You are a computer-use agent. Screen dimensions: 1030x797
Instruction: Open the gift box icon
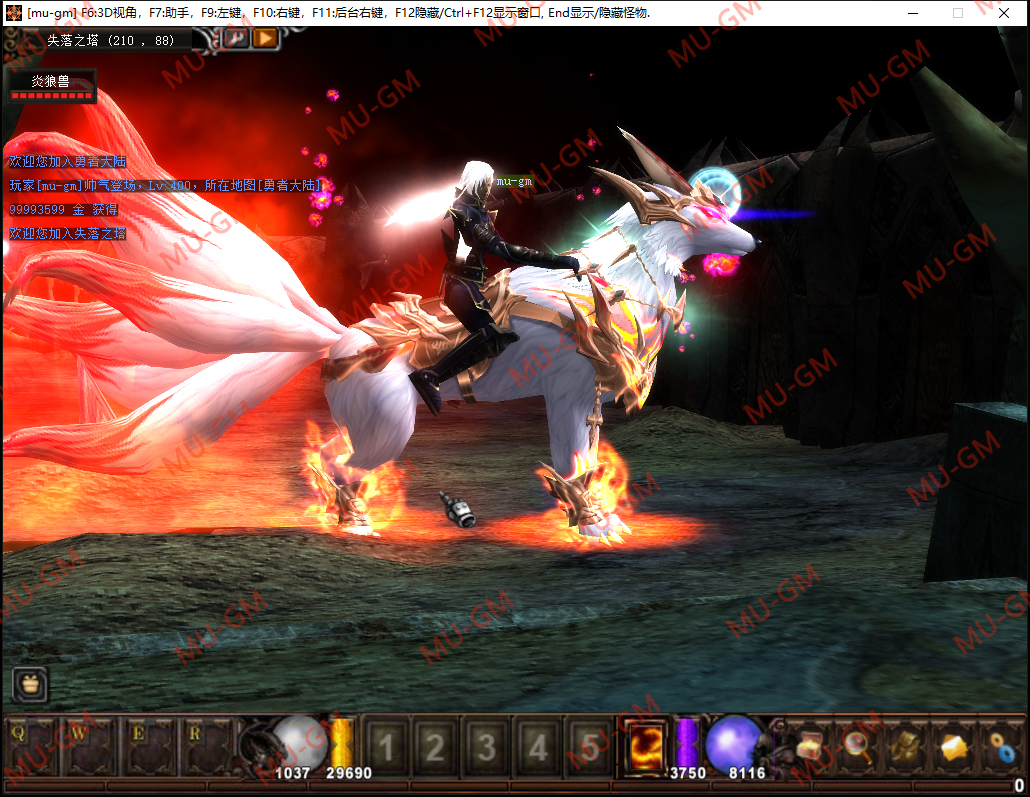[29, 684]
